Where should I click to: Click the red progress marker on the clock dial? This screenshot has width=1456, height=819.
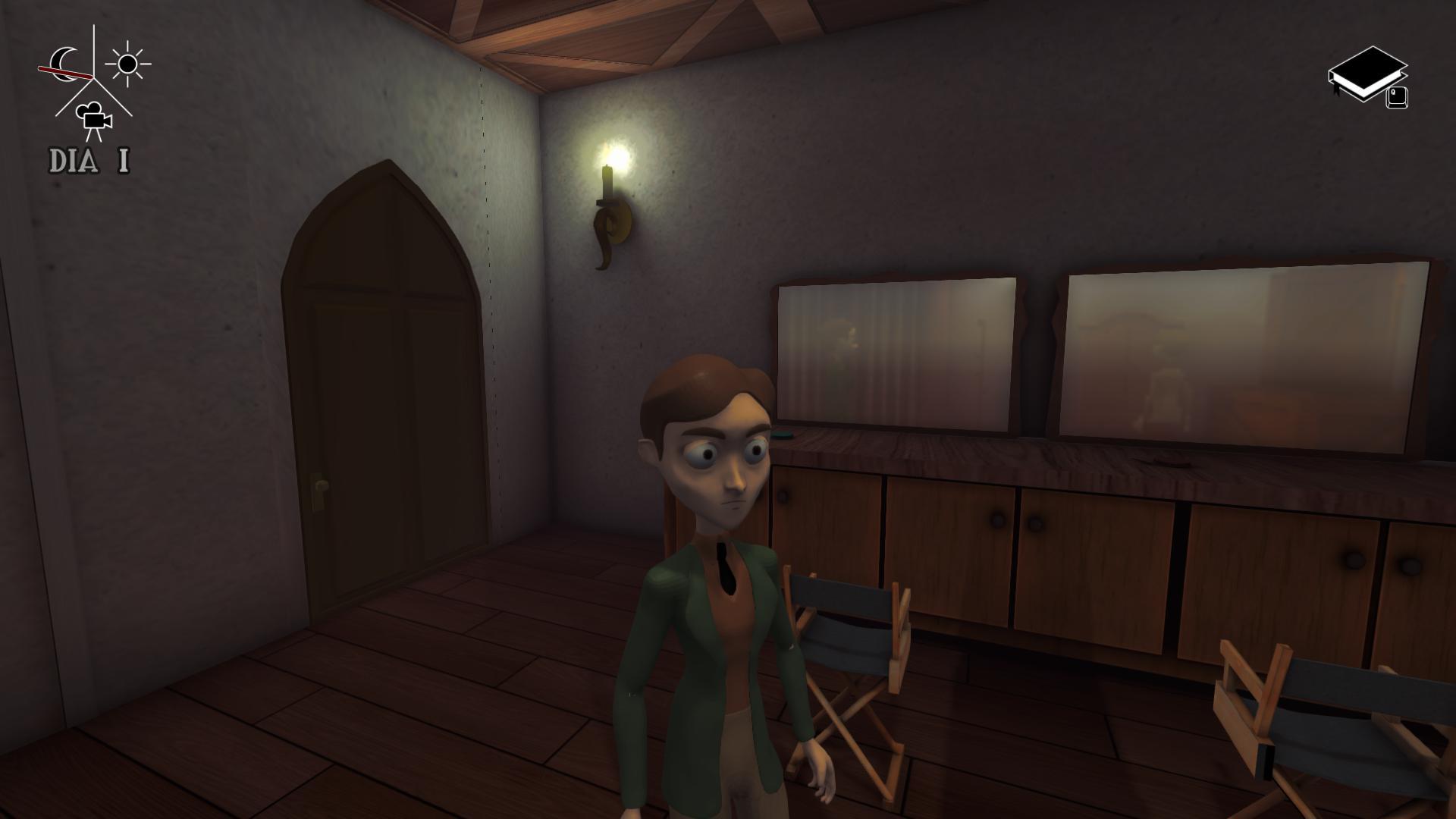[65, 72]
